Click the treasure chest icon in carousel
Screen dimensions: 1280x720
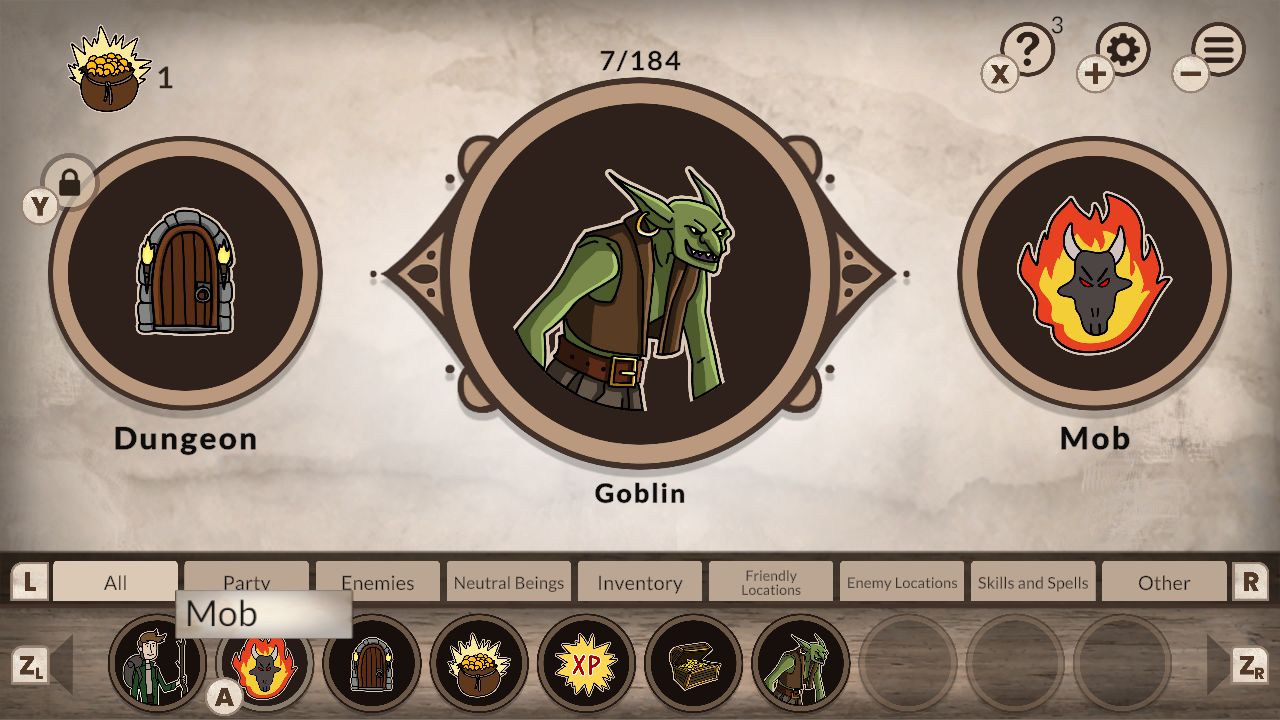[693, 663]
